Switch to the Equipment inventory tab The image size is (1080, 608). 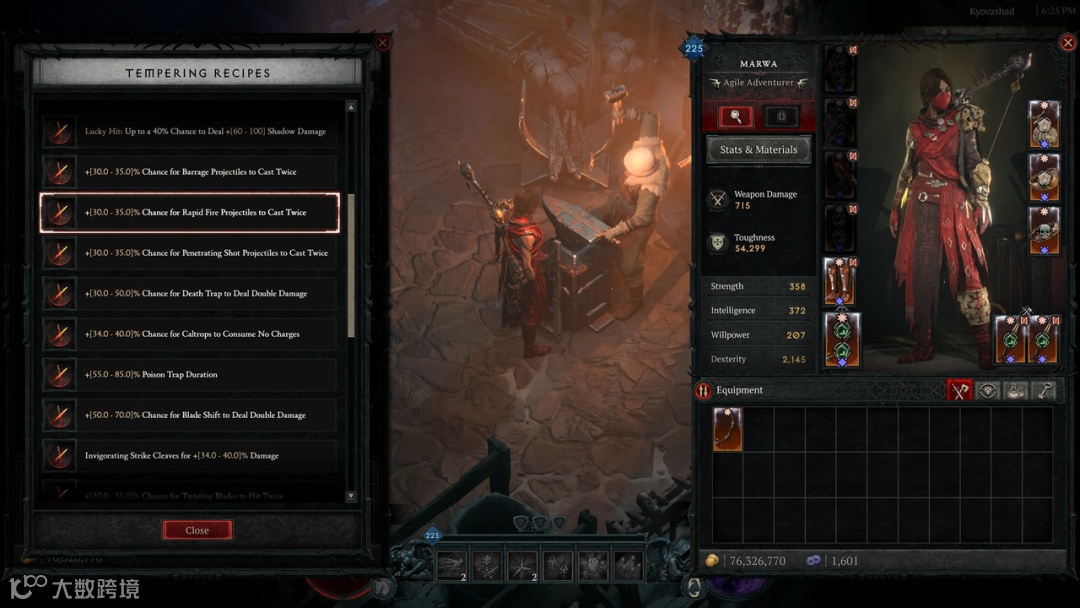[x=960, y=391]
